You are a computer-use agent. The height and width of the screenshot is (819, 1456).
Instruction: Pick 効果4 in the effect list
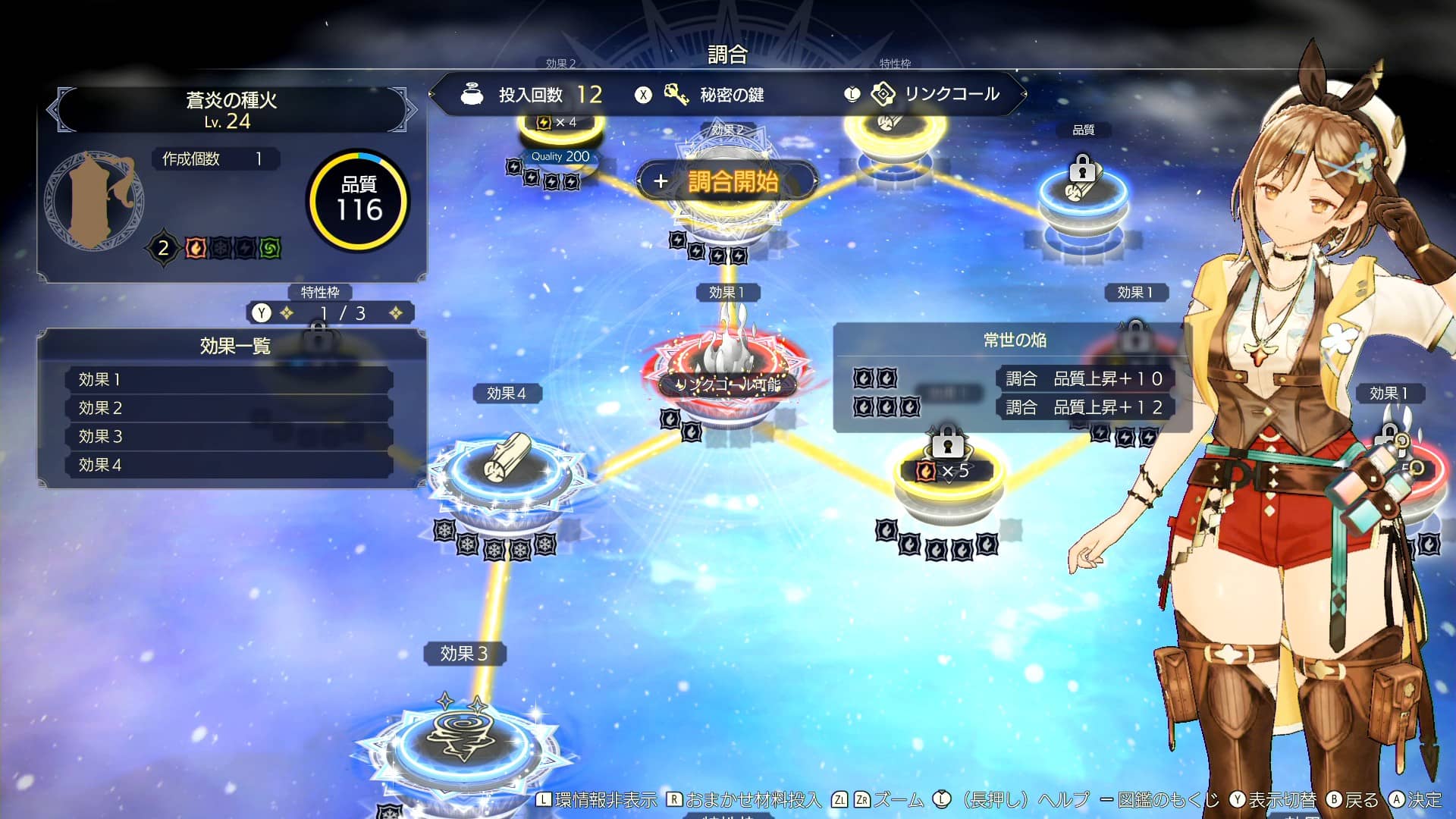[x=227, y=465]
